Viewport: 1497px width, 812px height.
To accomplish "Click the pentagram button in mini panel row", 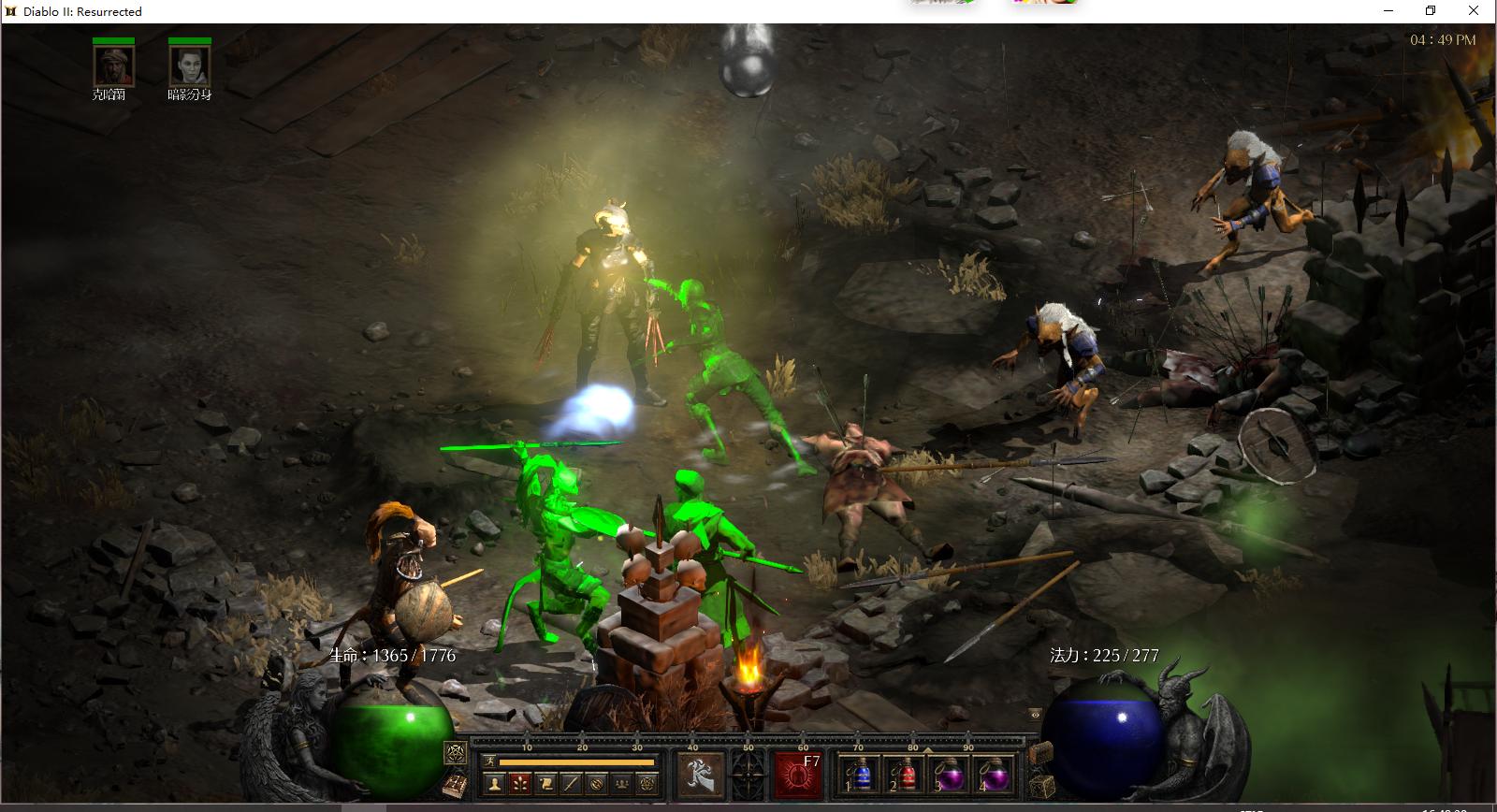I will click(647, 785).
